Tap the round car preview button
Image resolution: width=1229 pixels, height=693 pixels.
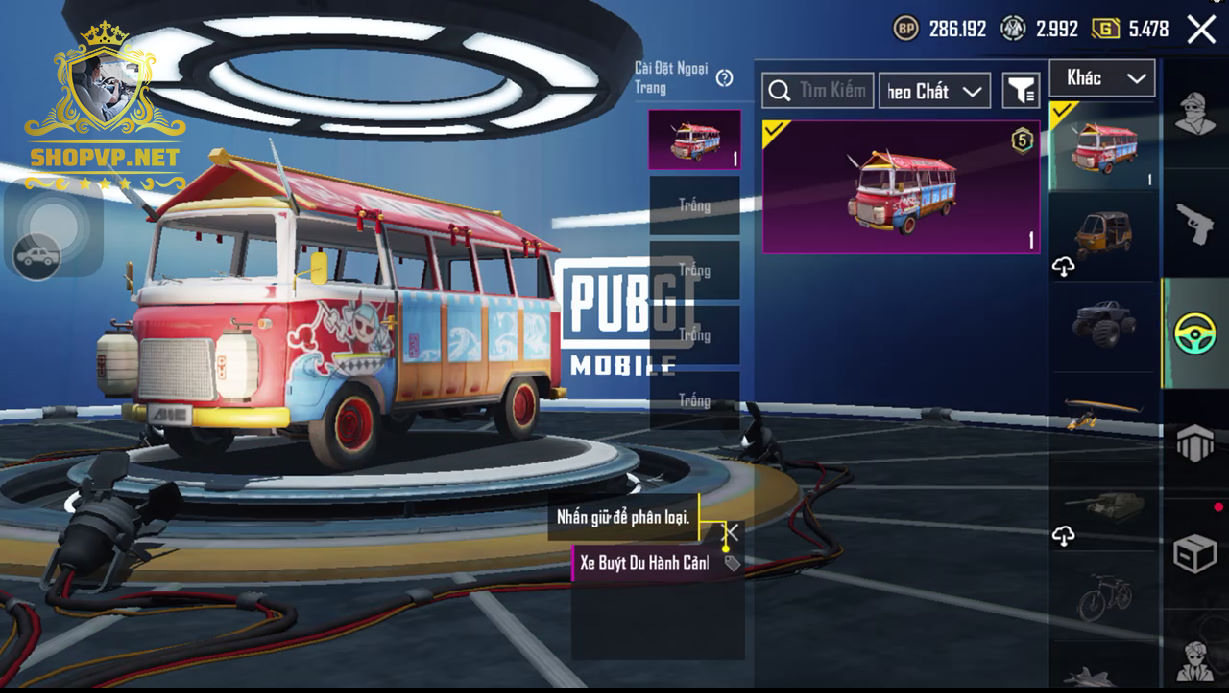pos(36,257)
